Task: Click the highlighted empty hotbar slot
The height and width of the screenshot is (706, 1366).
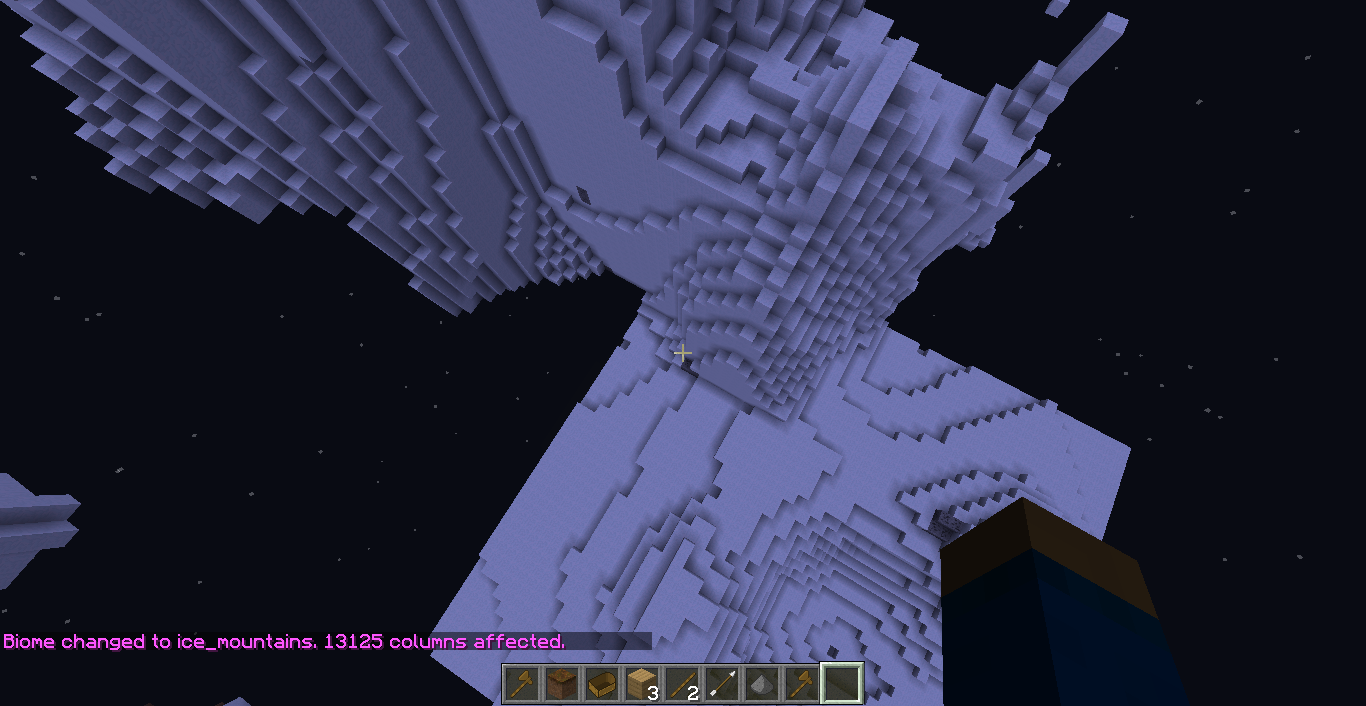Action: pos(841,684)
